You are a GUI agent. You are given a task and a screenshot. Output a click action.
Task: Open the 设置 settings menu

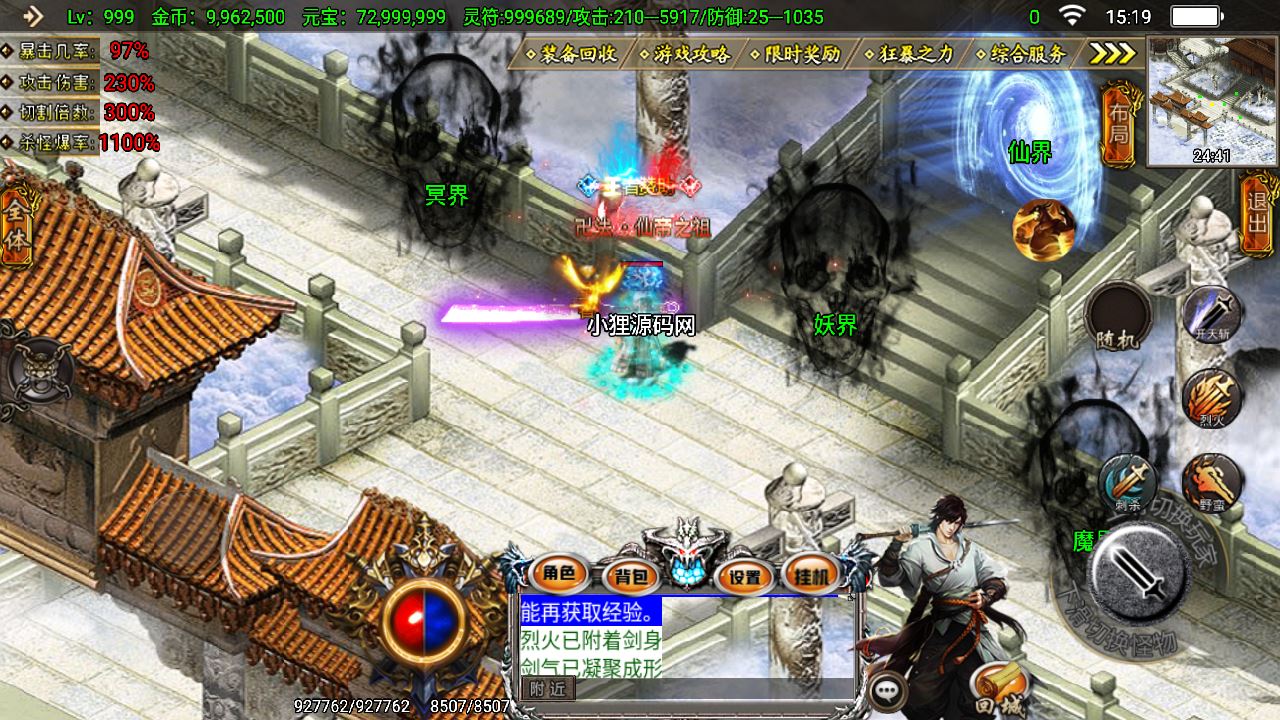(744, 575)
